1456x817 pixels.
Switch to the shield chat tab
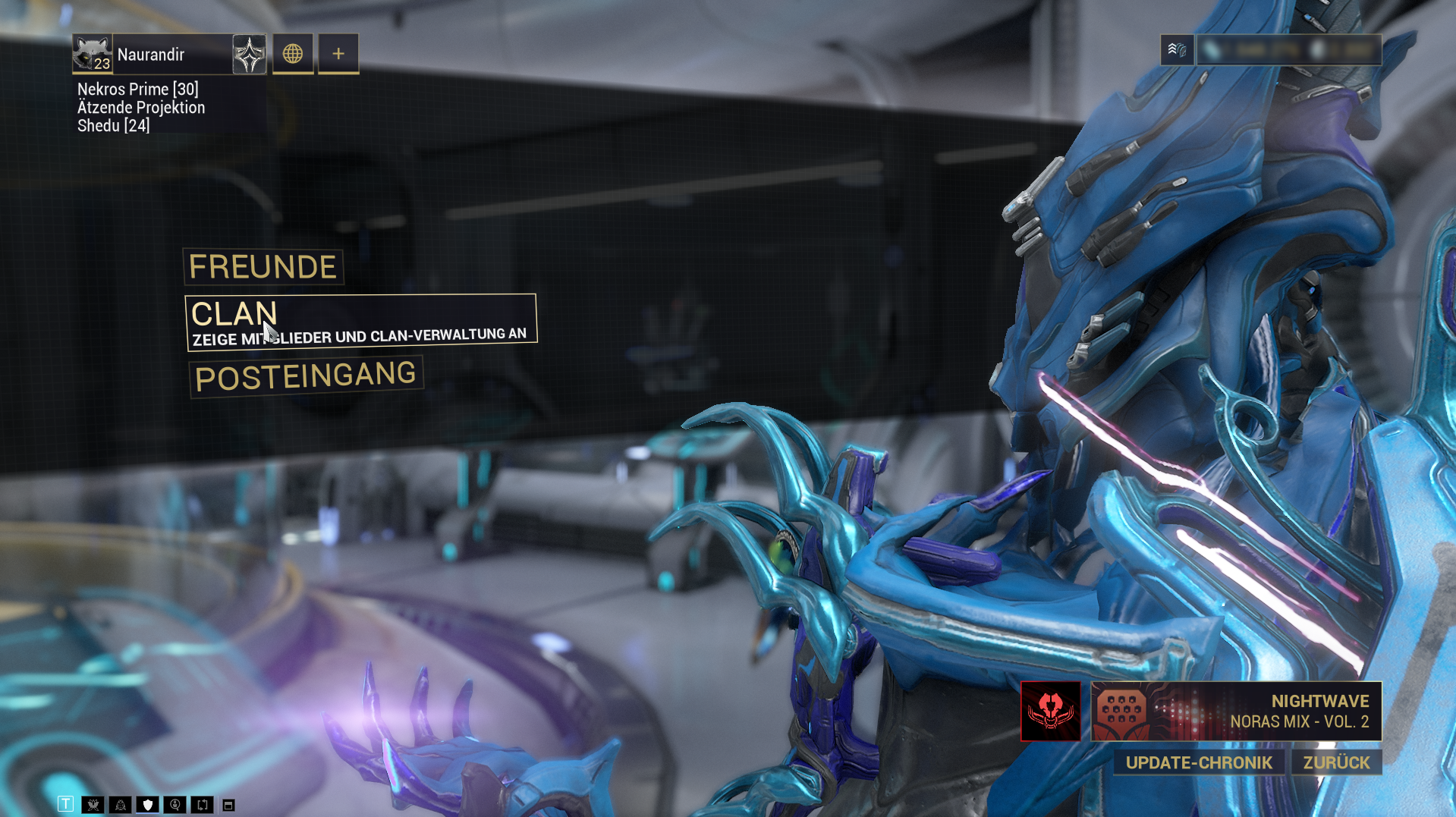tap(148, 805)
